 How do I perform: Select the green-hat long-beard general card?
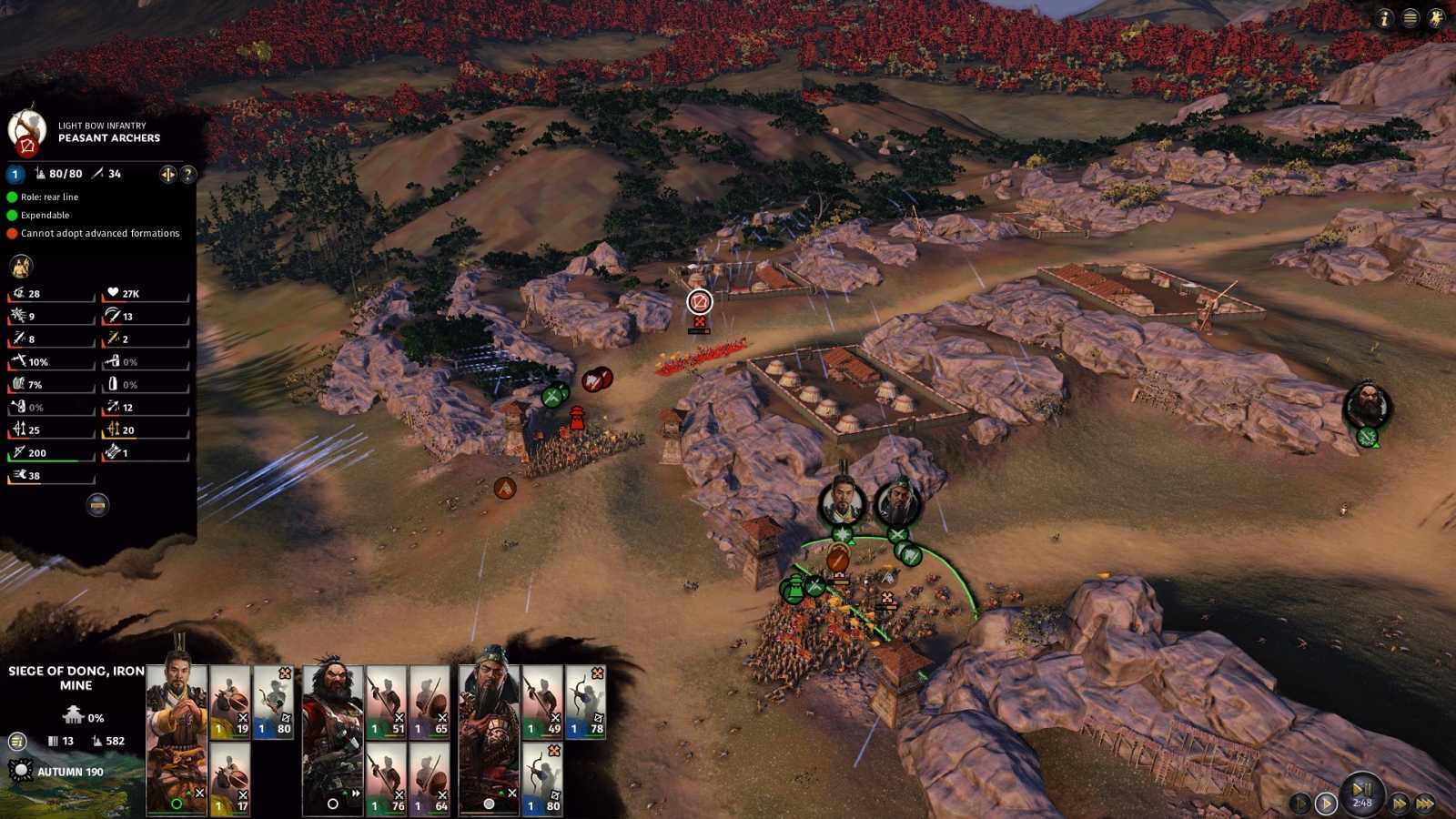point(489,737)
